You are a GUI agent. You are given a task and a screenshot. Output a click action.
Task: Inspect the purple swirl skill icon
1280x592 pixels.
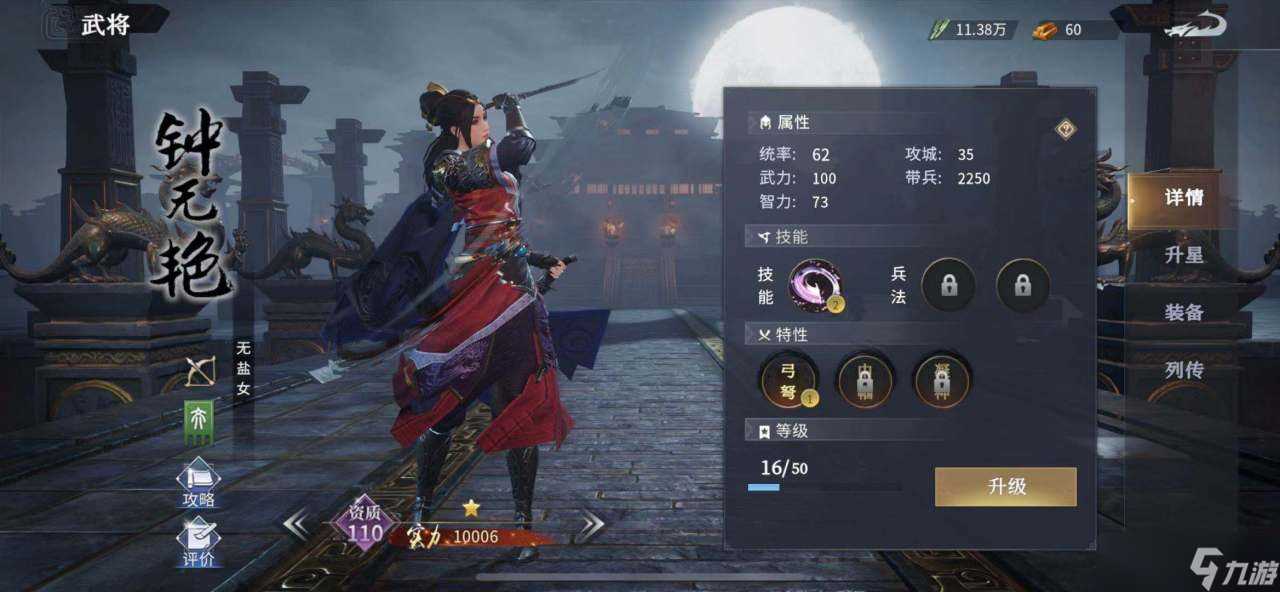click(x=816, y=285)
